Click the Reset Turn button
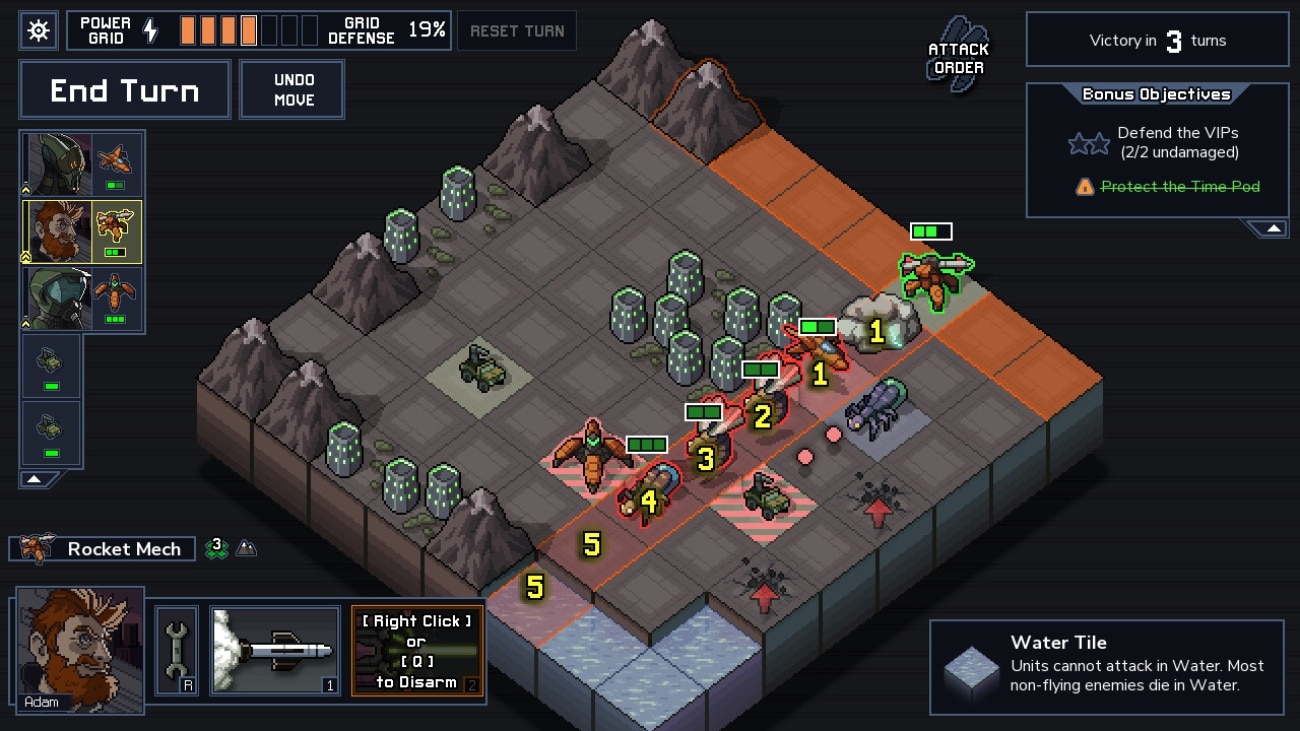This screenshot has width=1300, height=731. pyautogui.click(x=516, y=30)
